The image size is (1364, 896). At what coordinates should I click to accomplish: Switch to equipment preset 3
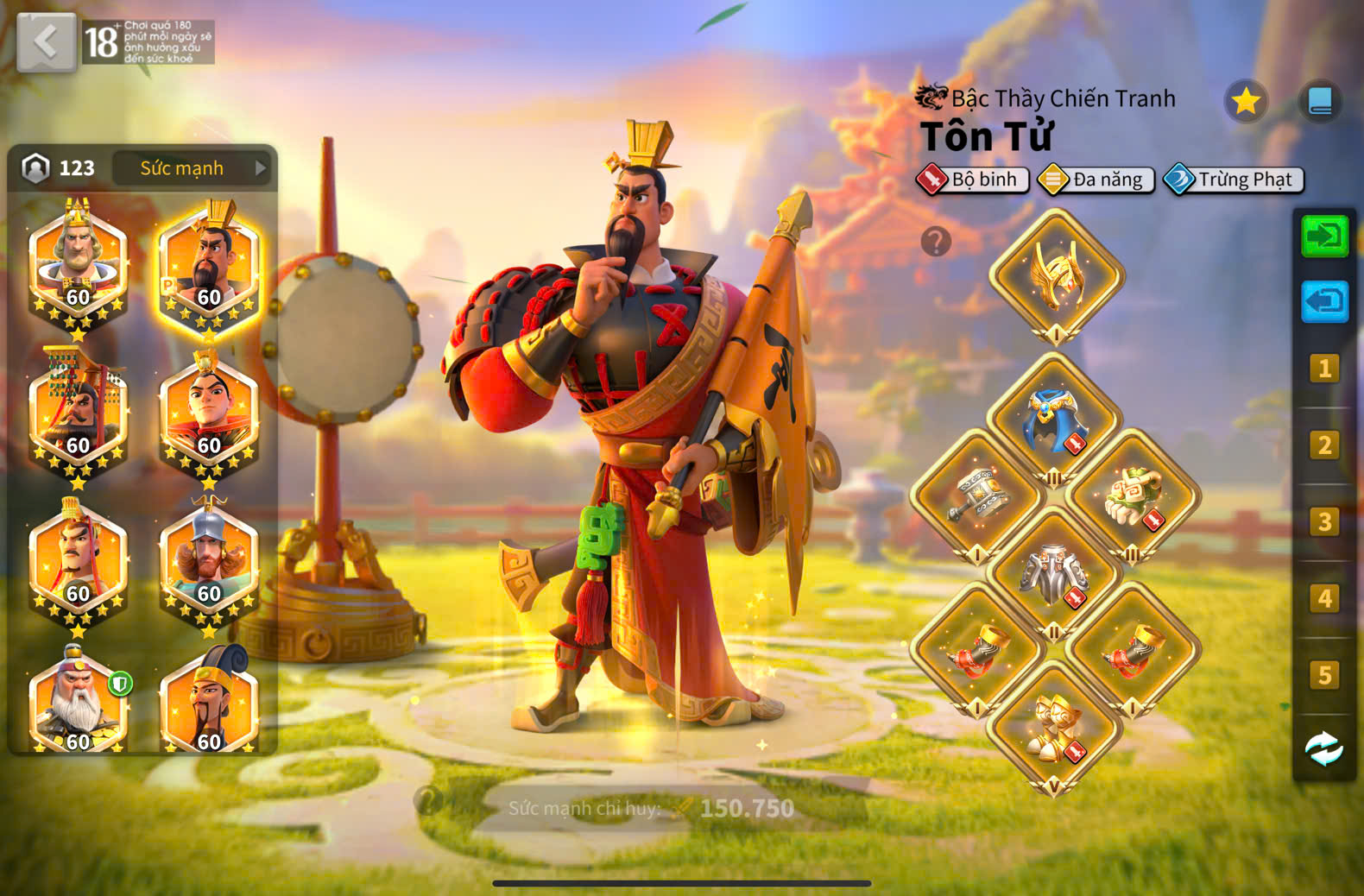[1324, 522]
